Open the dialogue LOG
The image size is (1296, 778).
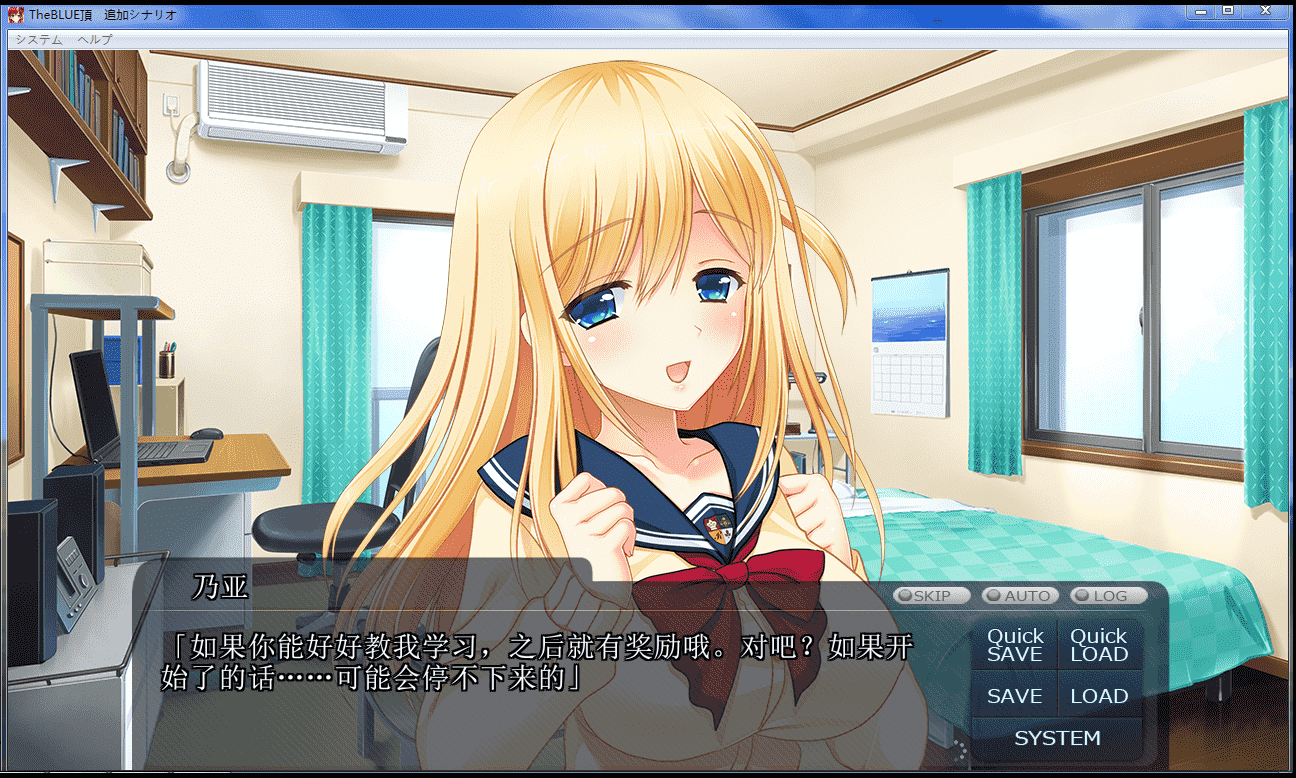click(x=1108, y=596)
